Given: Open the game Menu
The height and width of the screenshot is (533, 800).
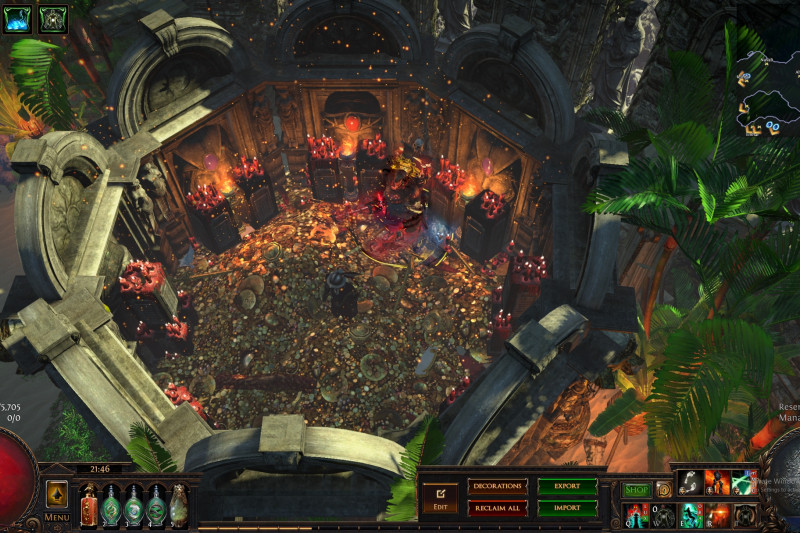Looking at the screenshot, I should tap(57, 498).
